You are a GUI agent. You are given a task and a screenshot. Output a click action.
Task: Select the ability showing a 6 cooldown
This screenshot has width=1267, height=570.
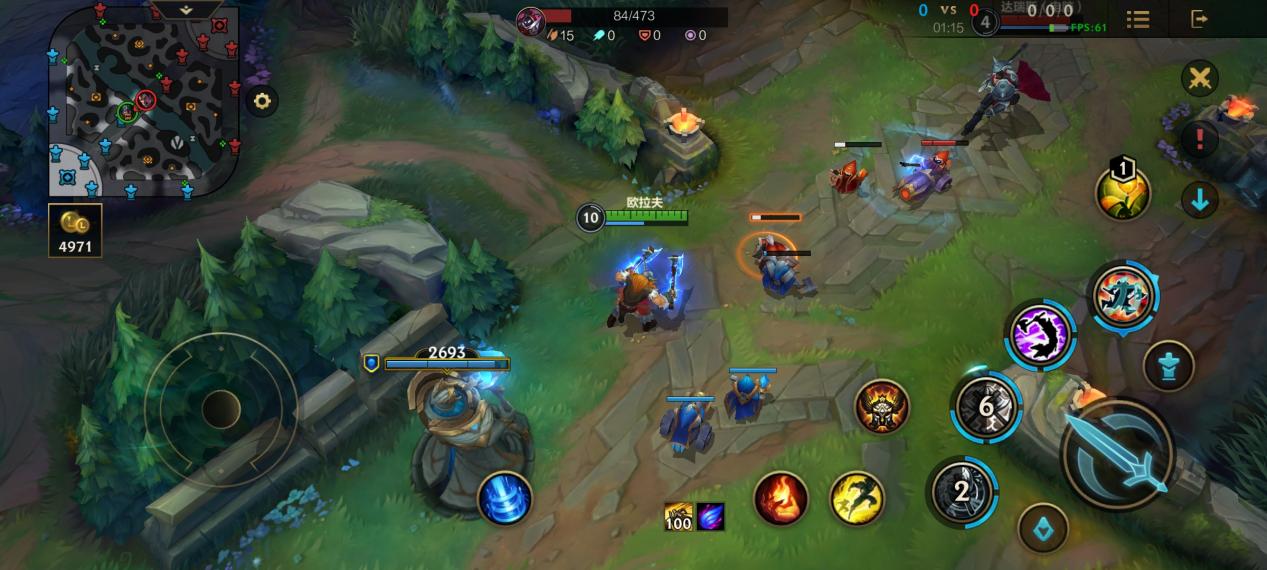[x=985, y=407]
